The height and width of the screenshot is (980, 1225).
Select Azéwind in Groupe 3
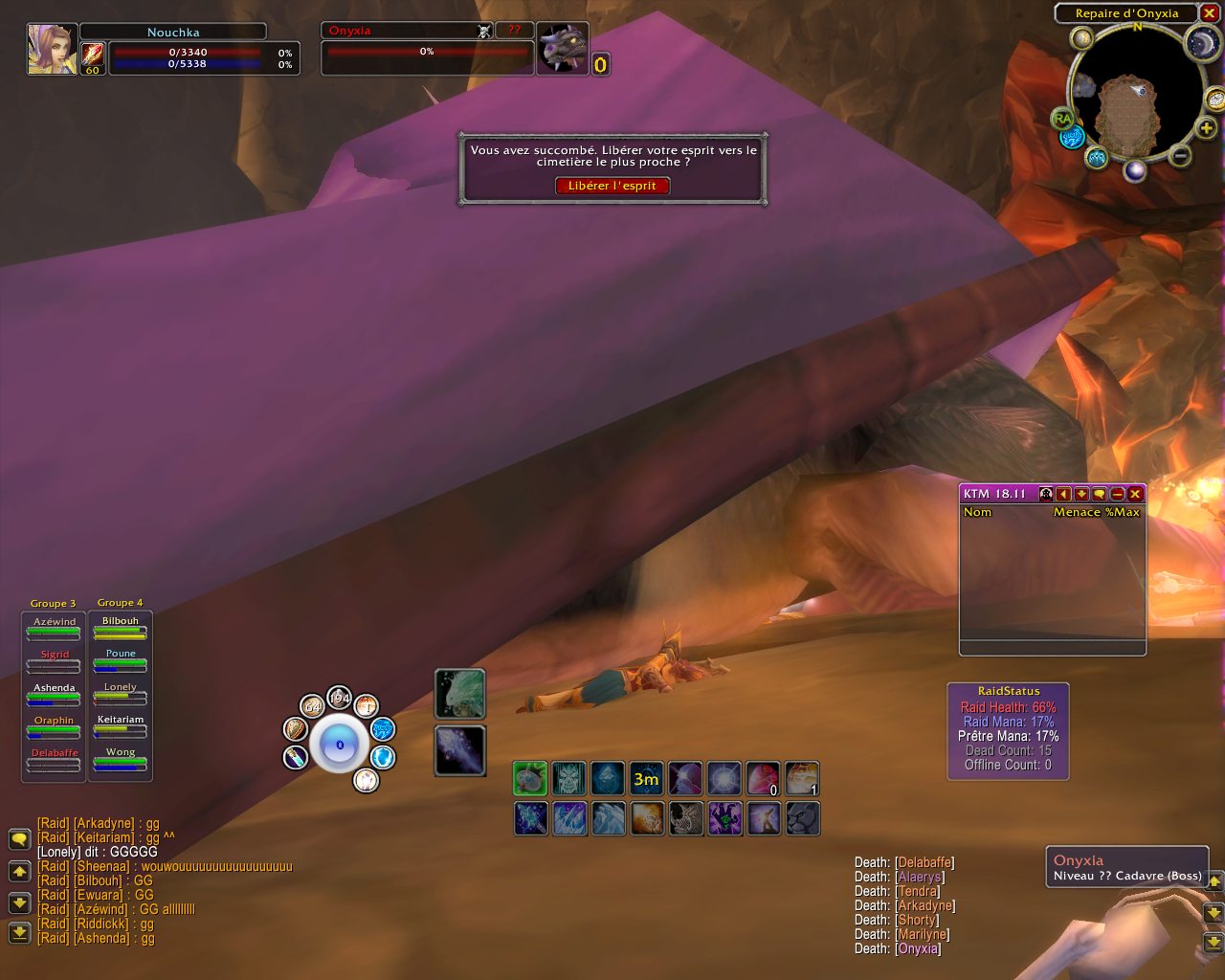[x=54, y=628]
